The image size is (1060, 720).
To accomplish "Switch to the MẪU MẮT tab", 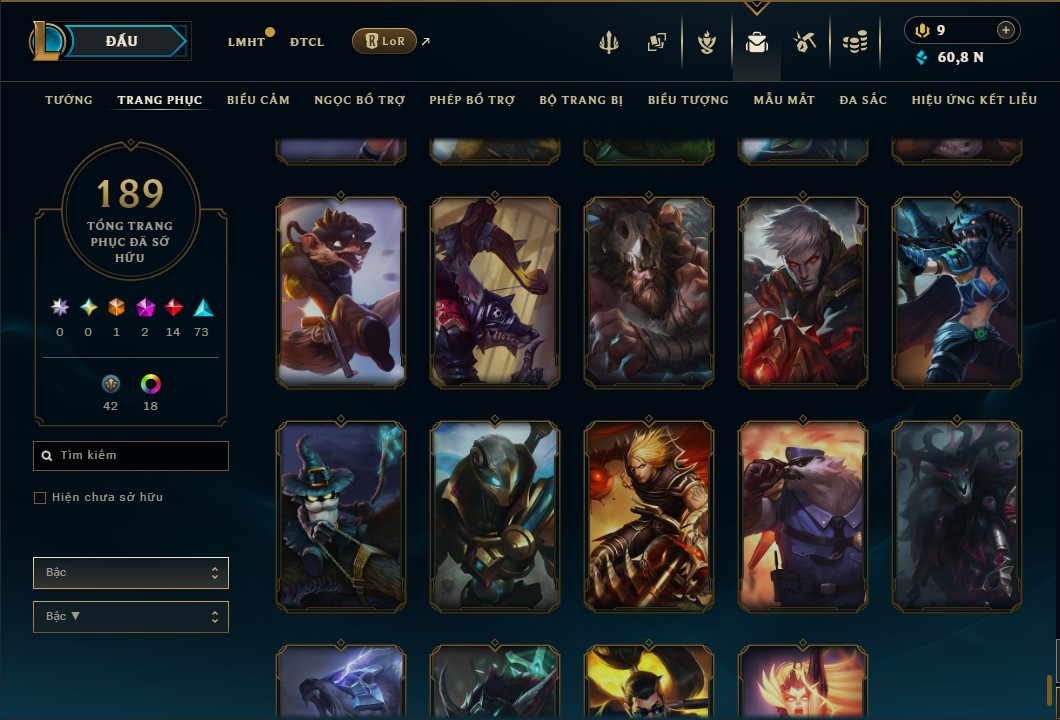I will (x=784, y=100).
